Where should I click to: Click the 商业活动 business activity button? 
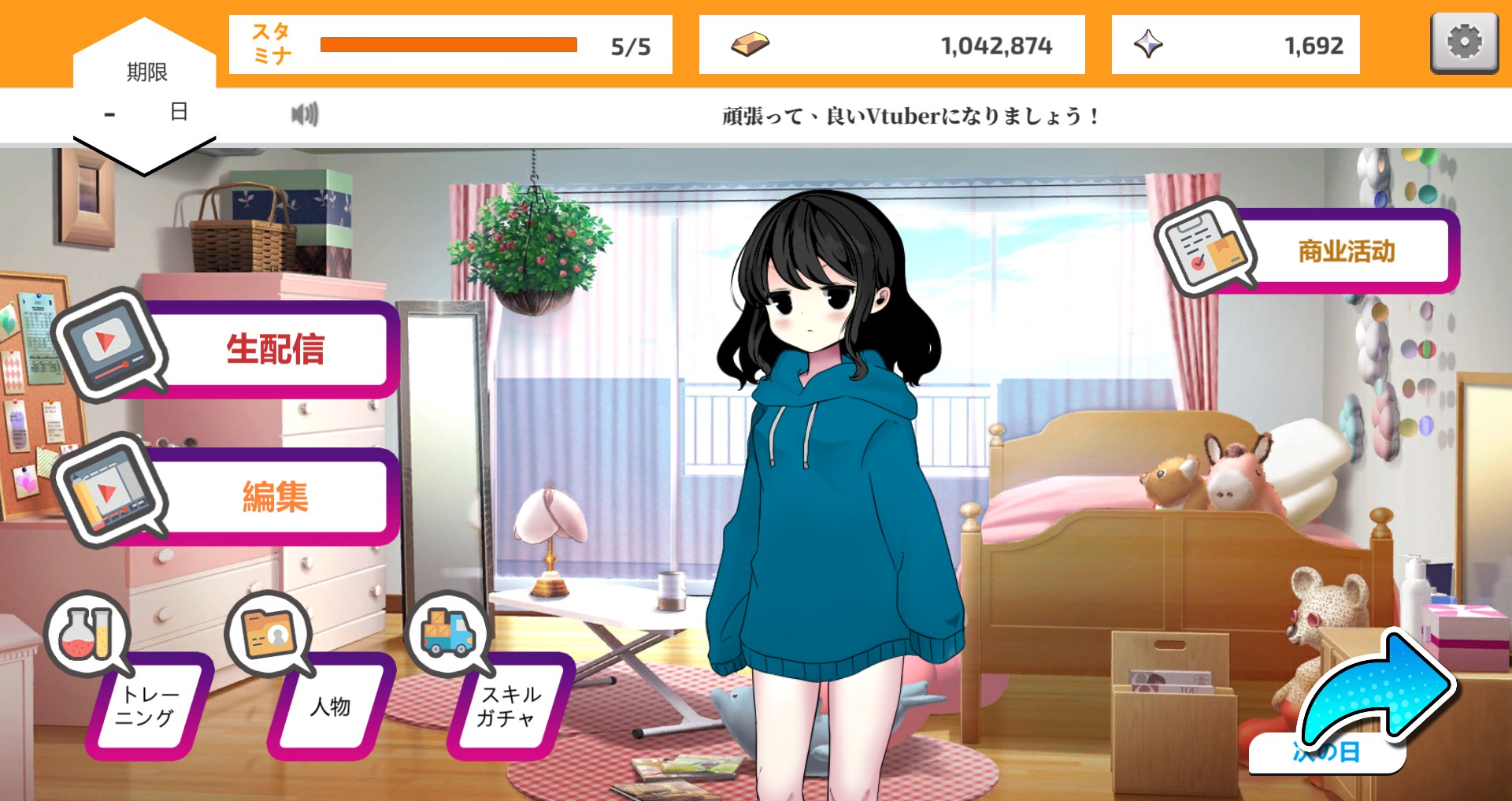pyautogui.click(x=1346, y=254)
